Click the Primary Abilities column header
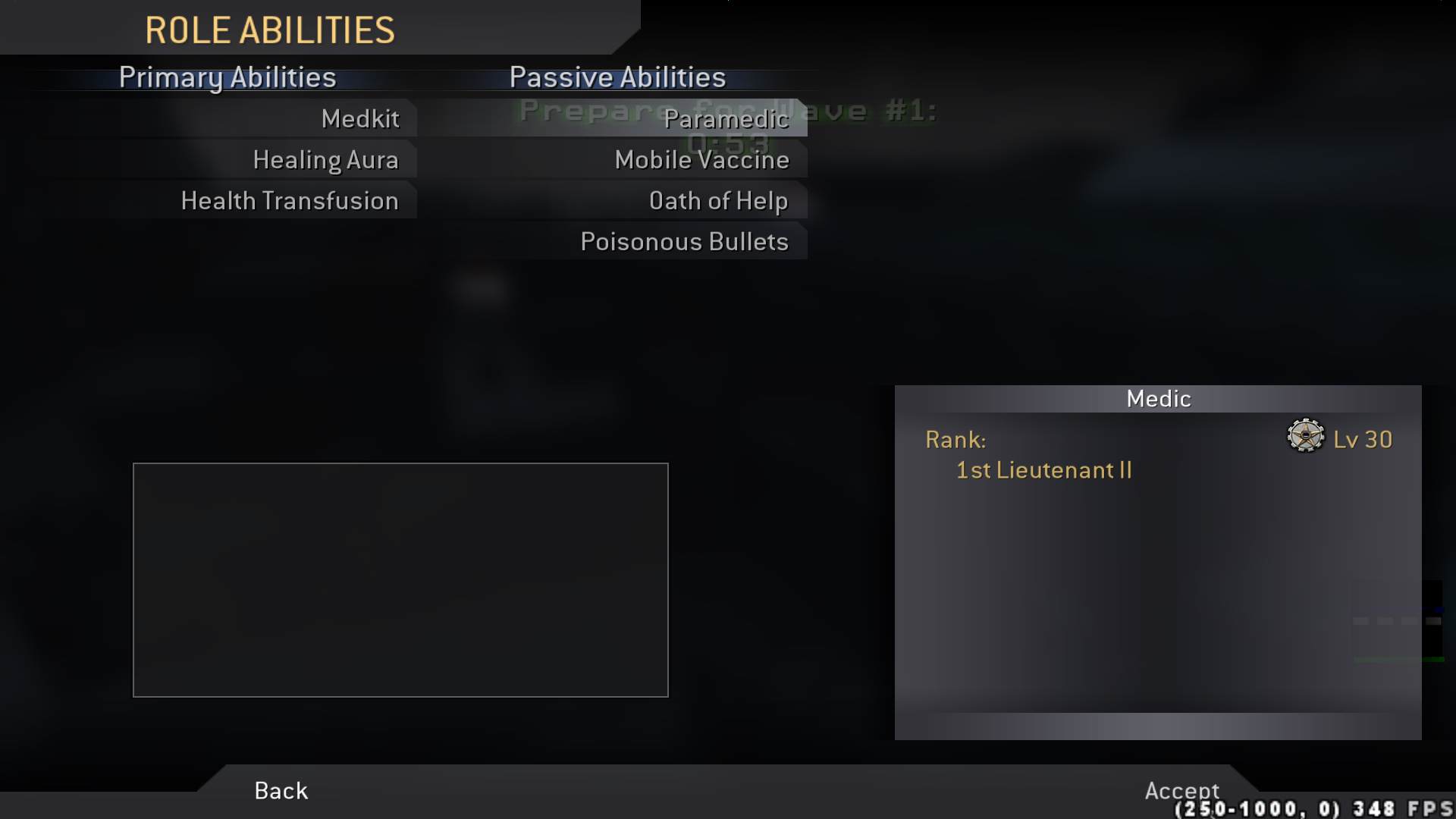1456x819 pixels. click(x=227, y=77)
